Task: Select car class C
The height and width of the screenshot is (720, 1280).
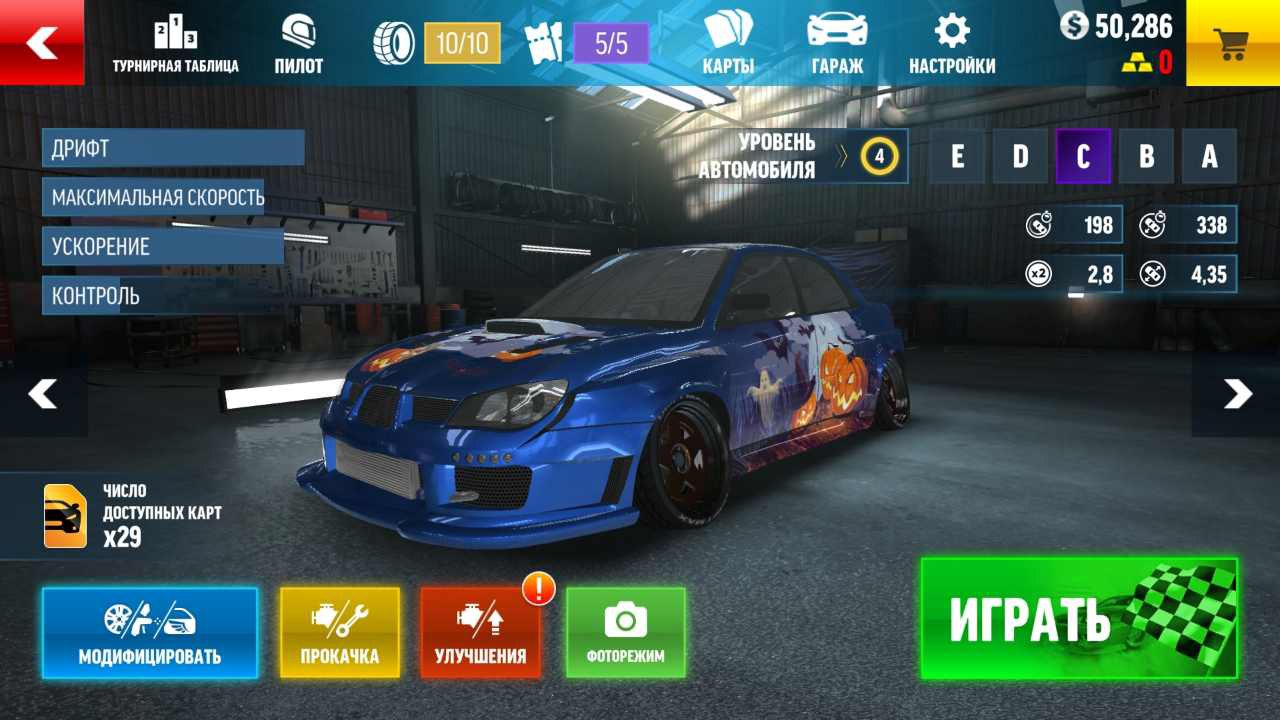Action: click(x=1083, y=157)
